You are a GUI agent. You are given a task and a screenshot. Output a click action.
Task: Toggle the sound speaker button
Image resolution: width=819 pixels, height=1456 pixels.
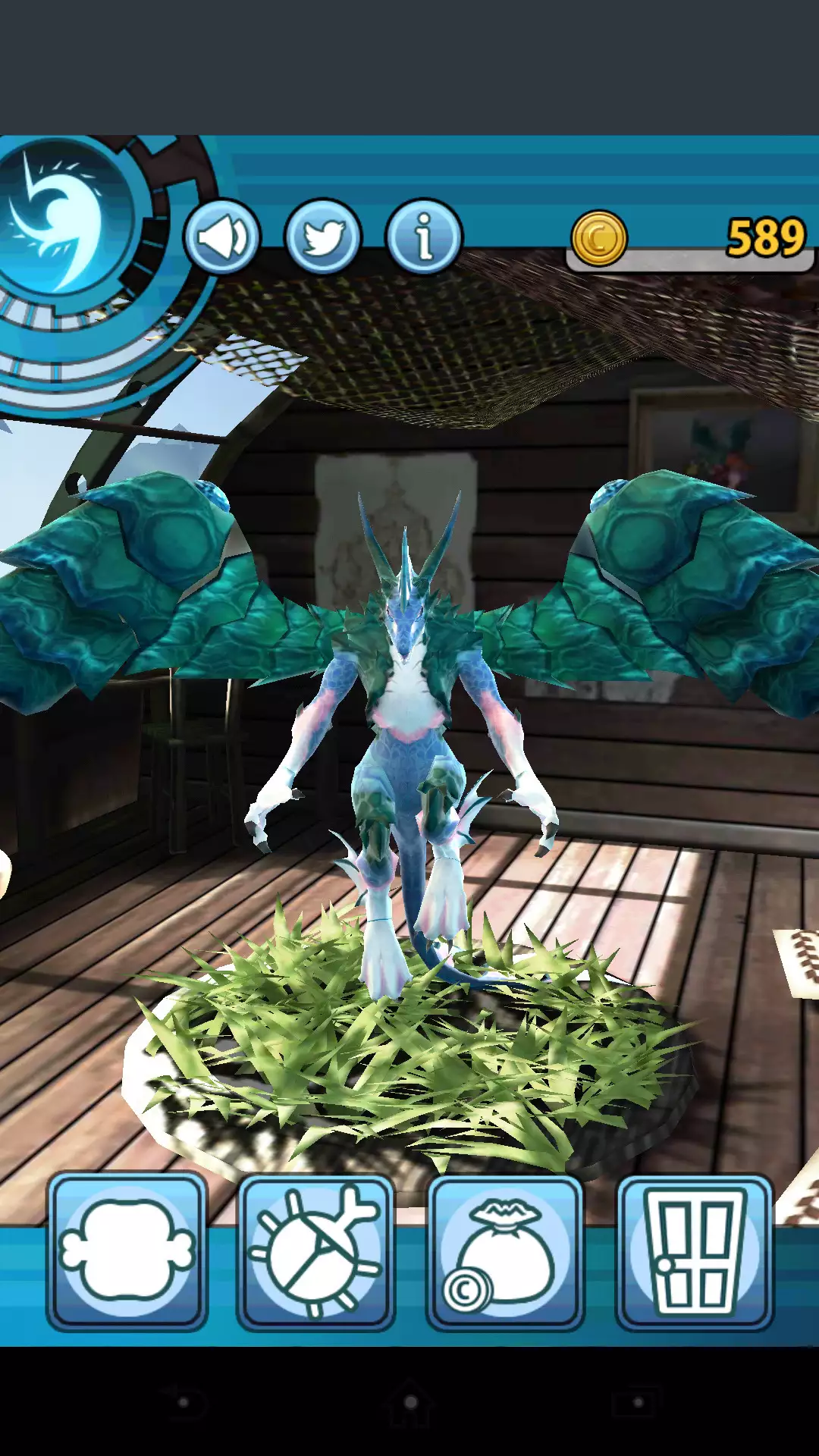[222, 237]
